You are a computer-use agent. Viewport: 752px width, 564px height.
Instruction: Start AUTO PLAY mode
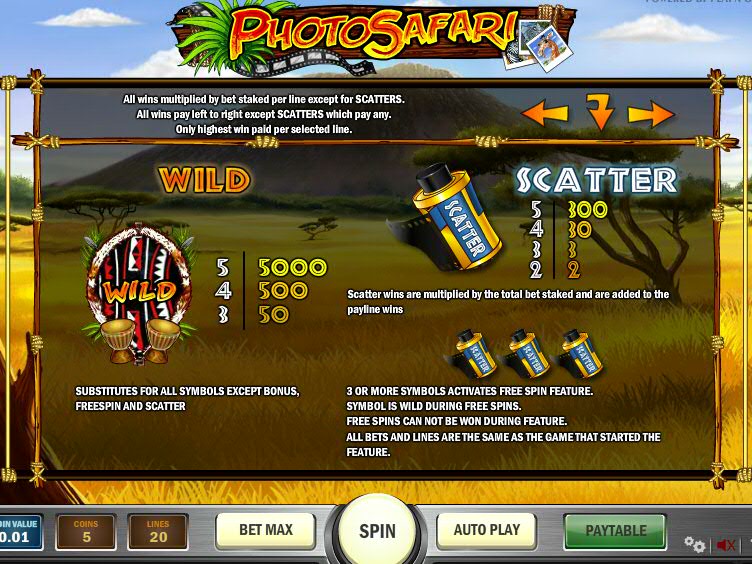click(x=487, y=530)
